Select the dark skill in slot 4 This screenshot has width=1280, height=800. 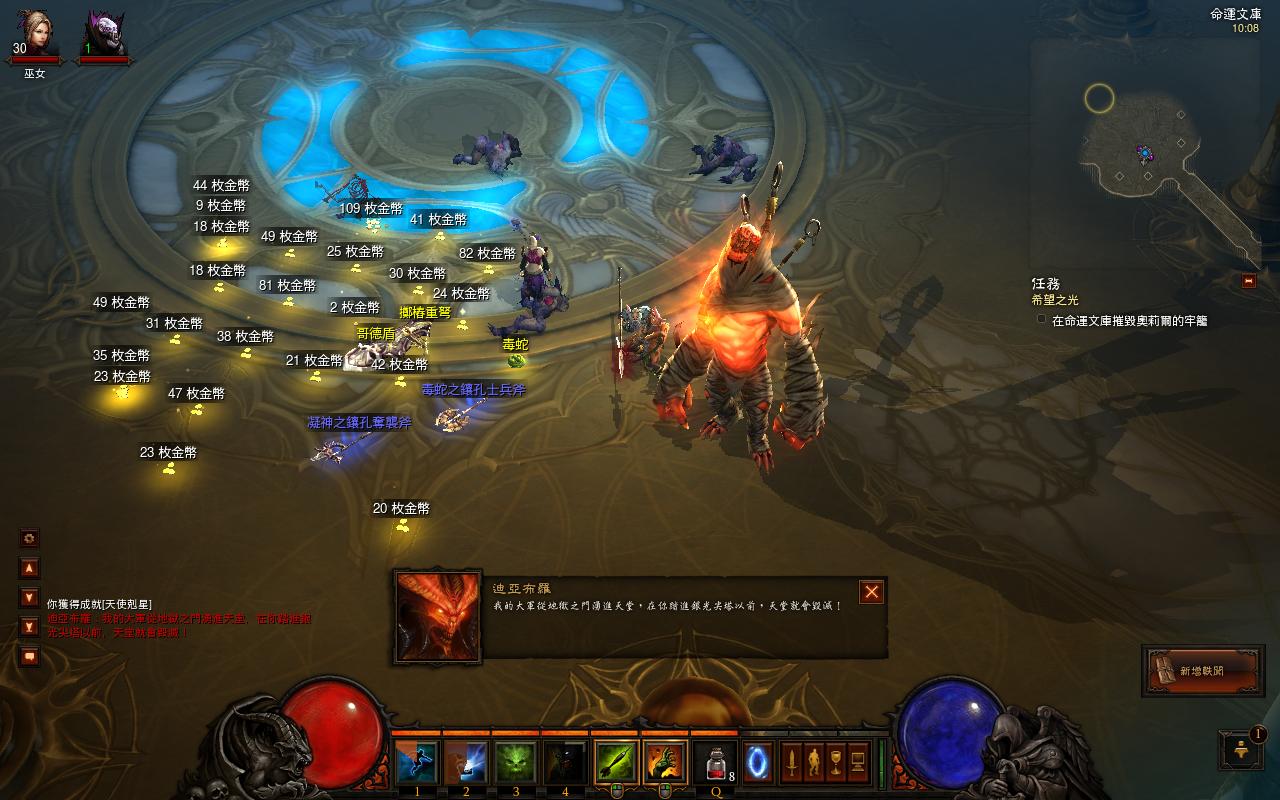(x=564, y=762)
